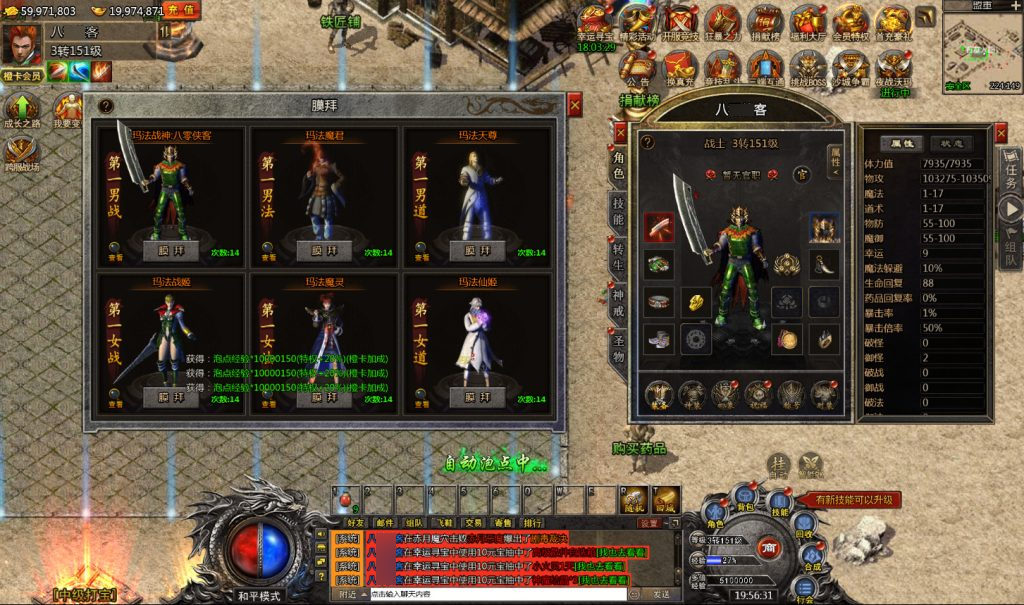Close the attributes stats panel

(x=1002, y=133)
